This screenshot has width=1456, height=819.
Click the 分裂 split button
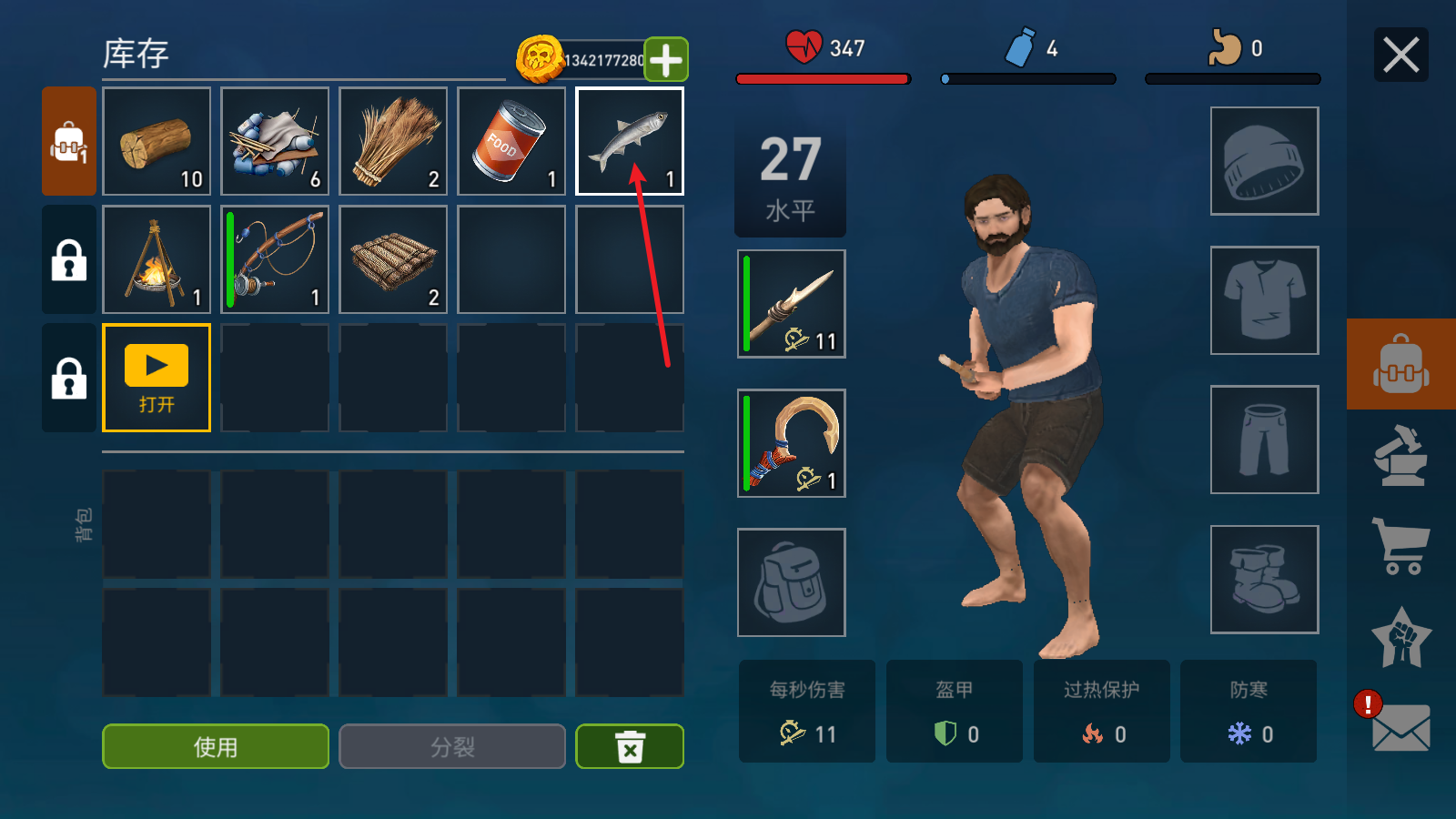pyautogui.click(x=452, y=746)
